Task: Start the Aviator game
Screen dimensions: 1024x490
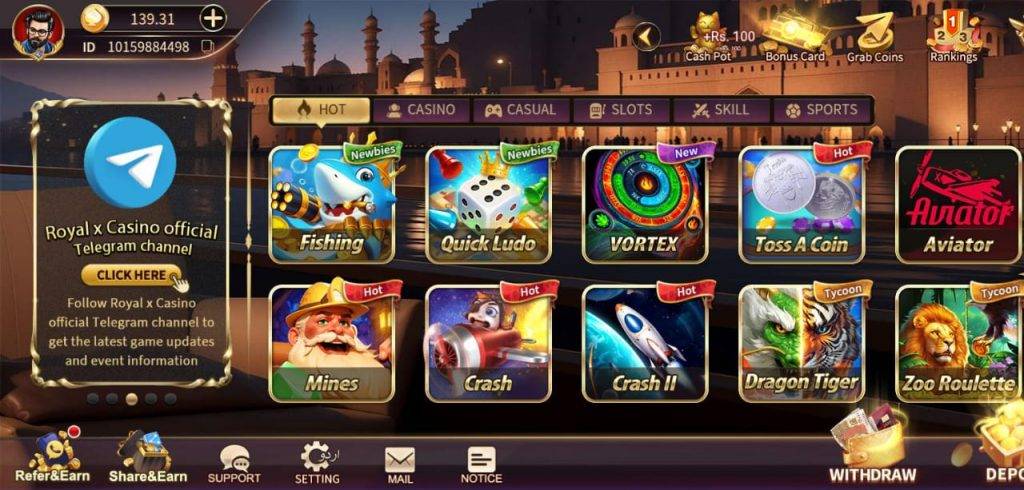Action: tap(957, 205)
